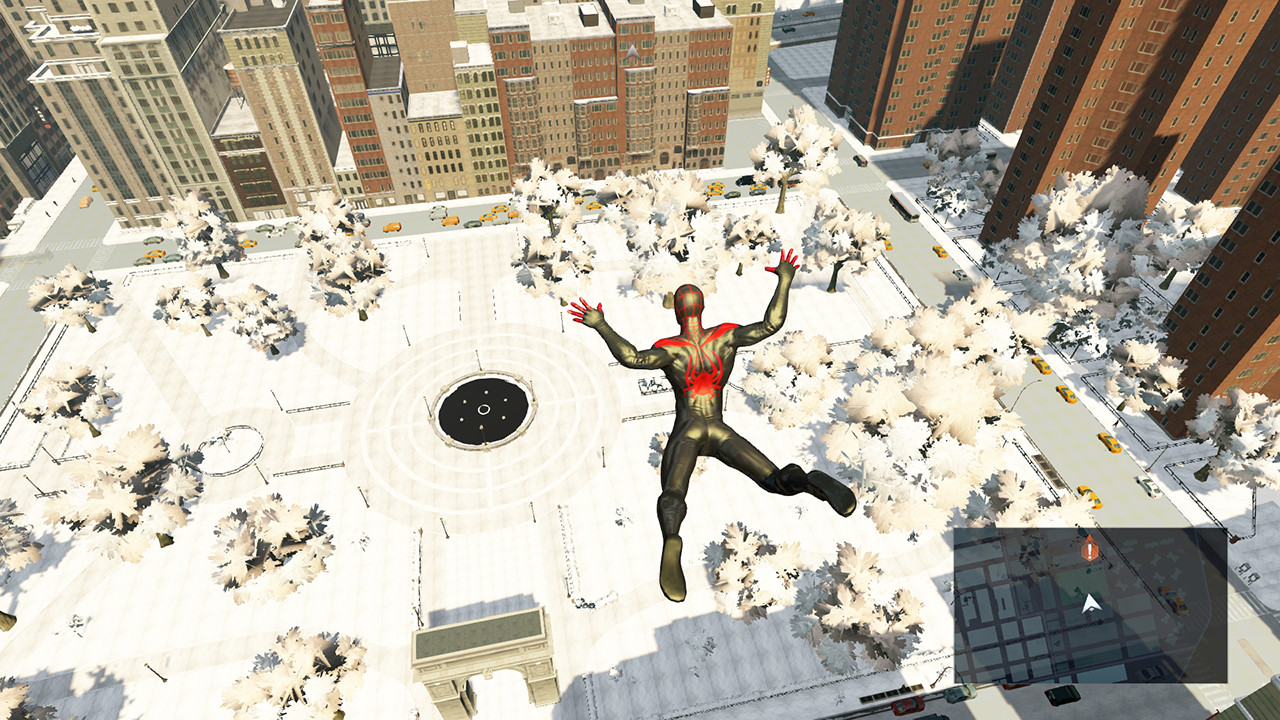The image size is (1280, 720).
Task: Click the dark fountain in the plaza center
Action: coord(483,408)
